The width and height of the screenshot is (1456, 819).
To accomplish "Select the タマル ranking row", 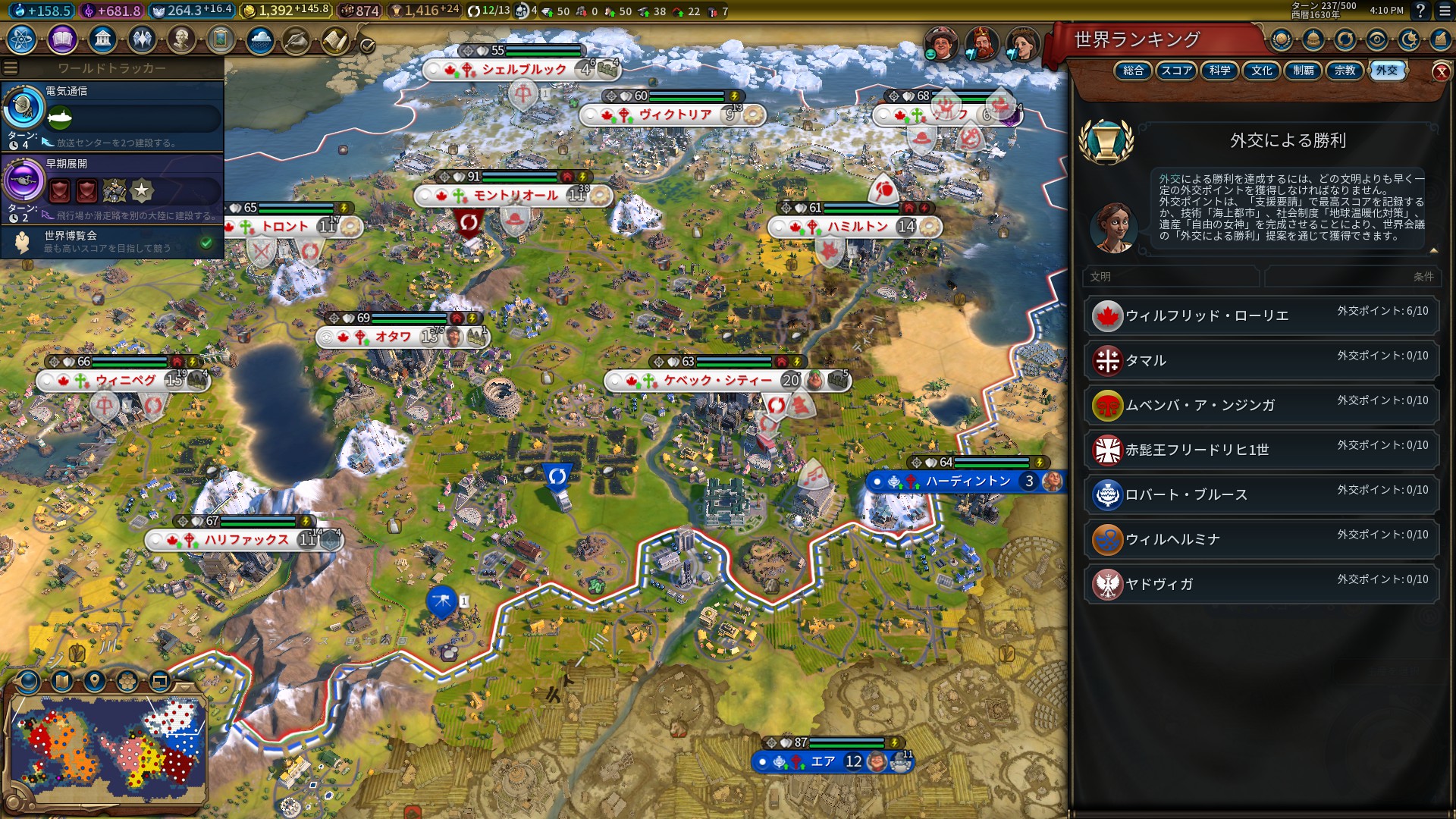I will click(1261, 360).
